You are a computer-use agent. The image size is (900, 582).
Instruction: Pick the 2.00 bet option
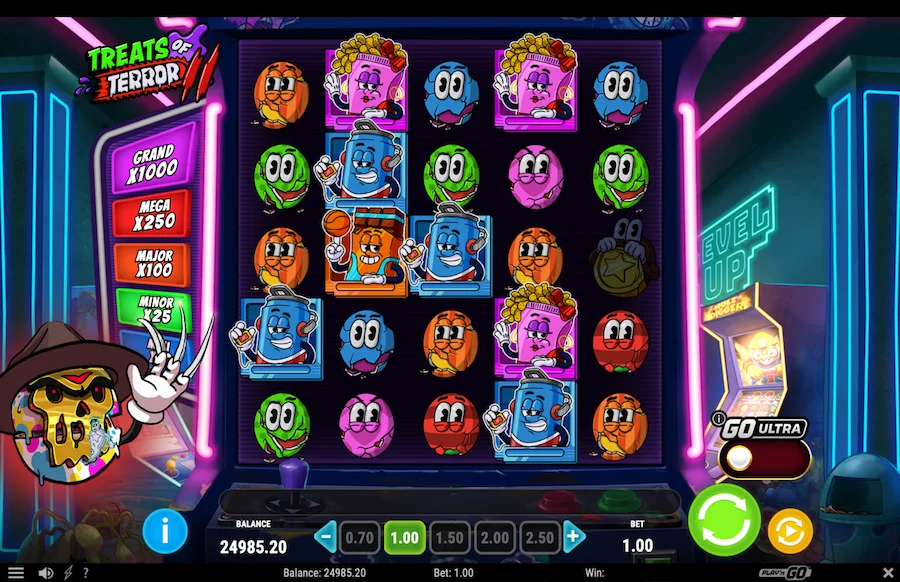click(x=494, y=537)
